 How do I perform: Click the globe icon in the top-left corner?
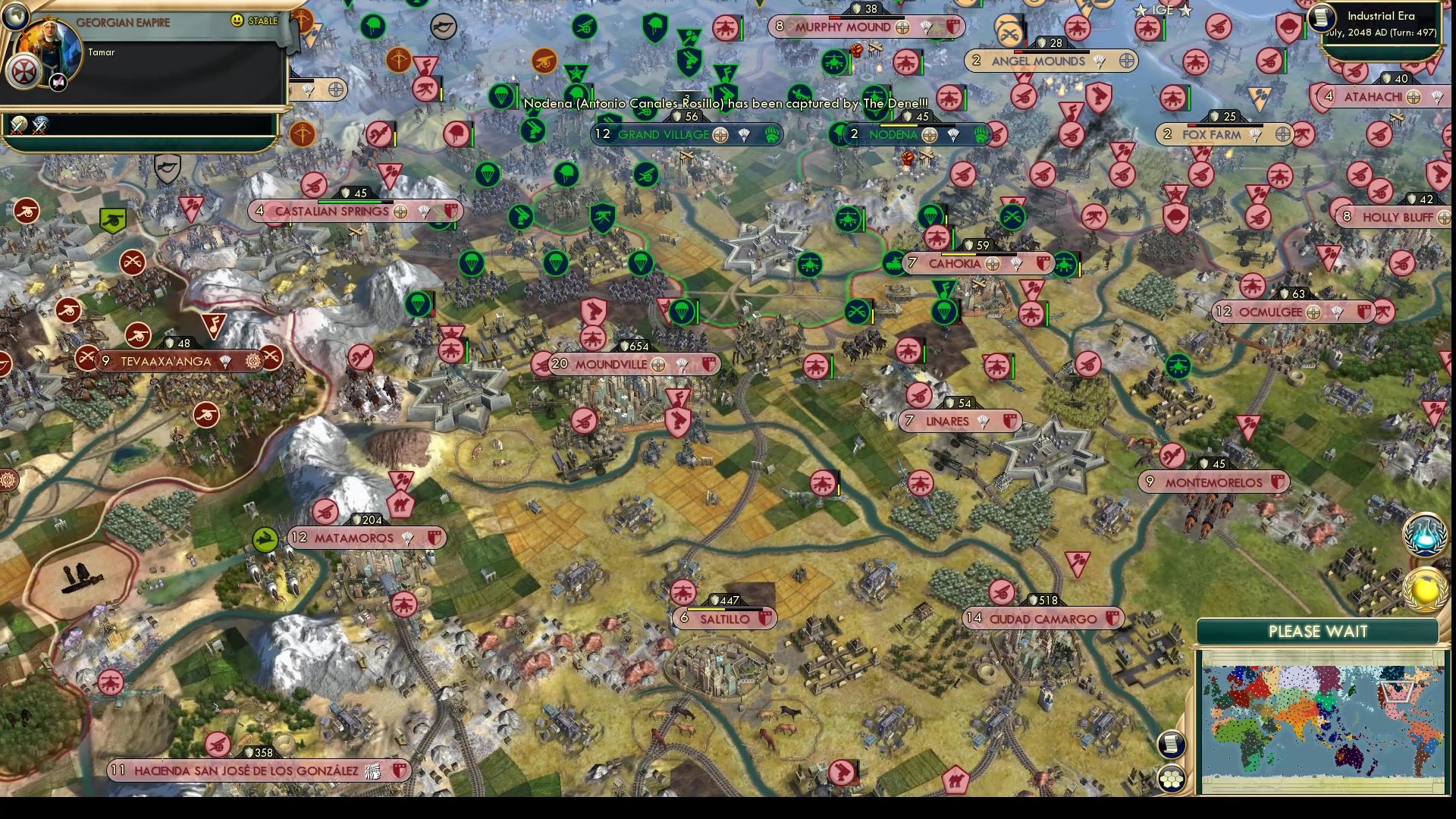point(17,17)
